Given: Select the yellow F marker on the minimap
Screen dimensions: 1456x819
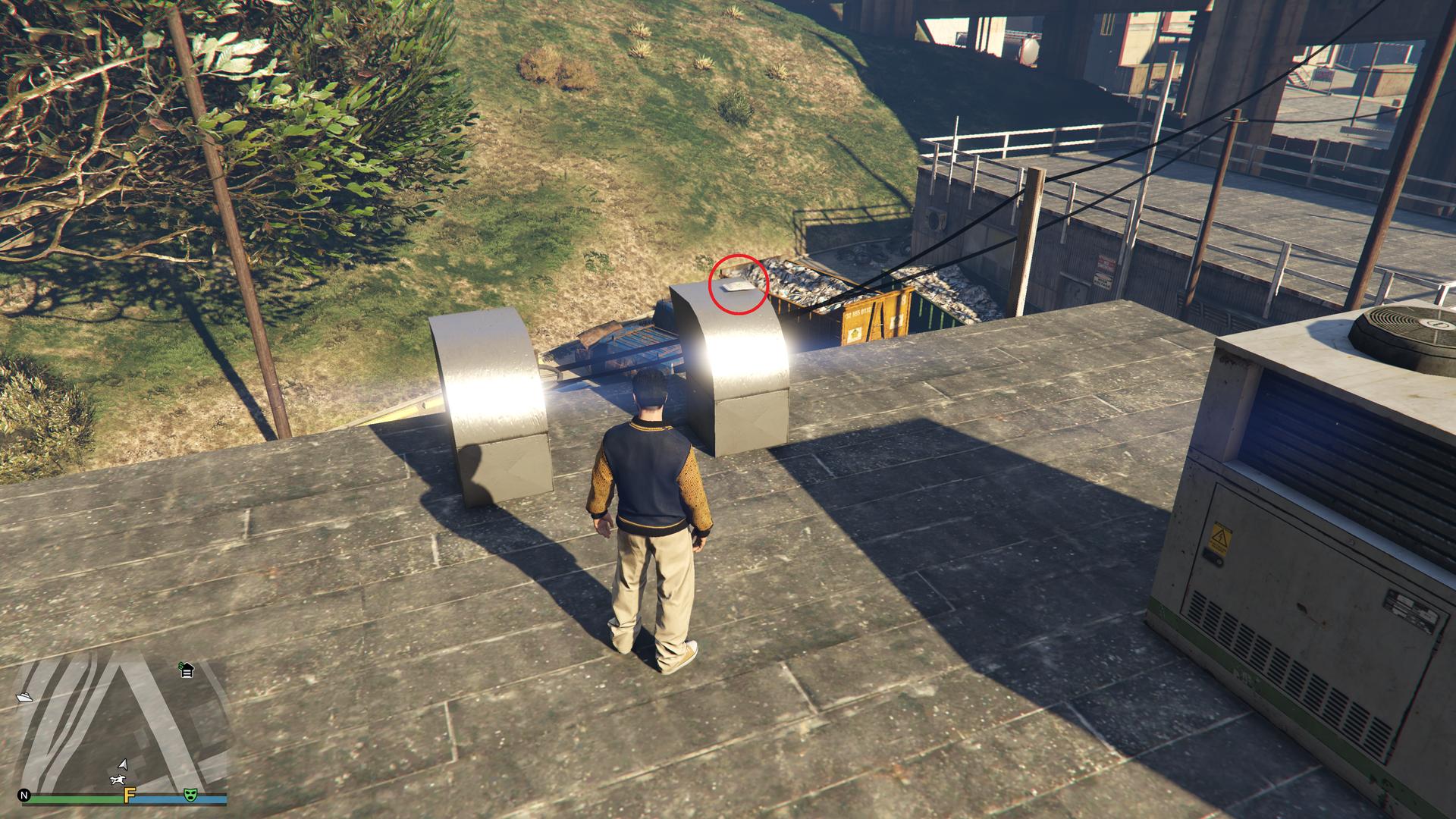Looking at the screenshot, I should [x=129, y=795].
